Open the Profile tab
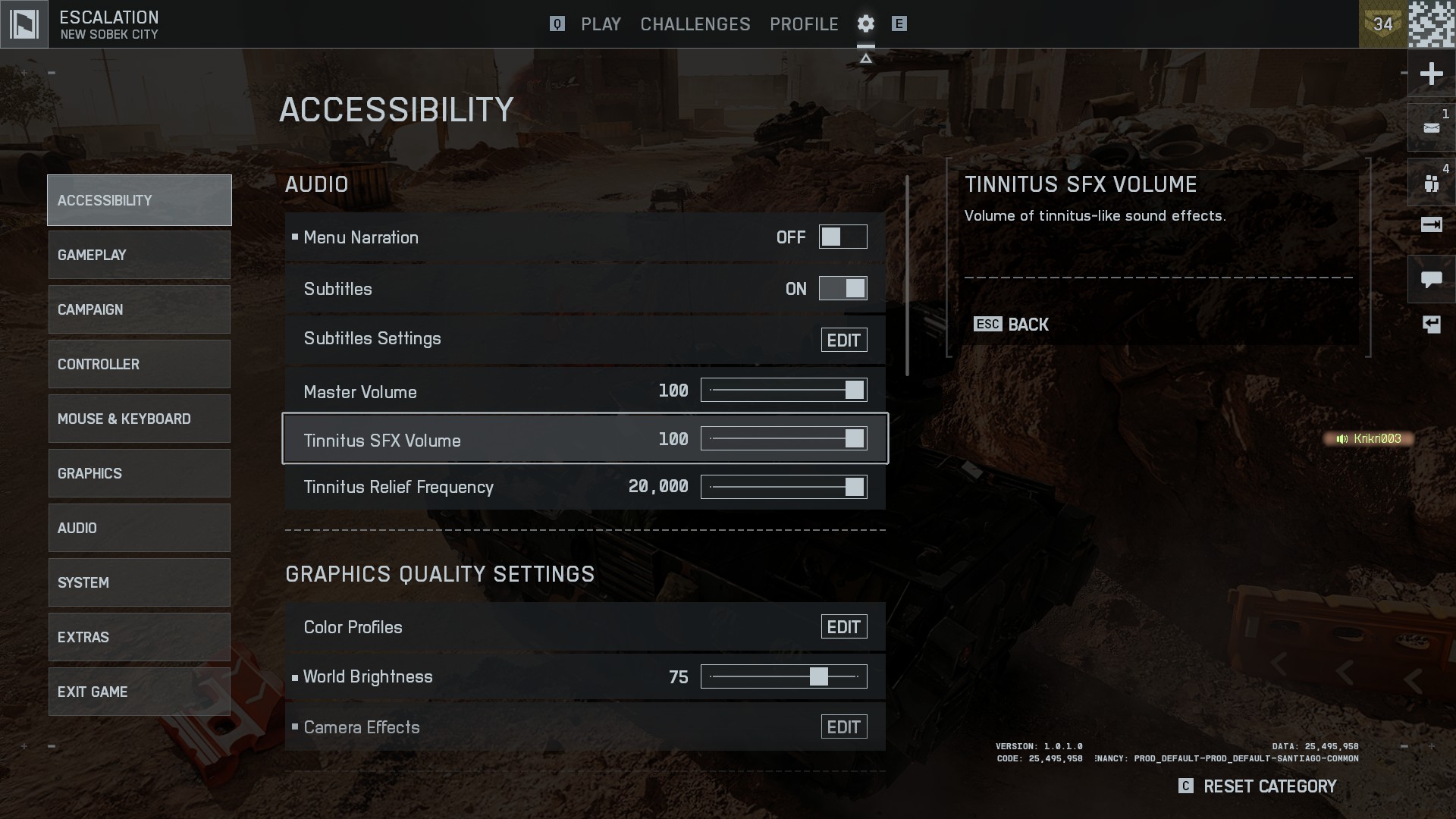 click(804, 24)
